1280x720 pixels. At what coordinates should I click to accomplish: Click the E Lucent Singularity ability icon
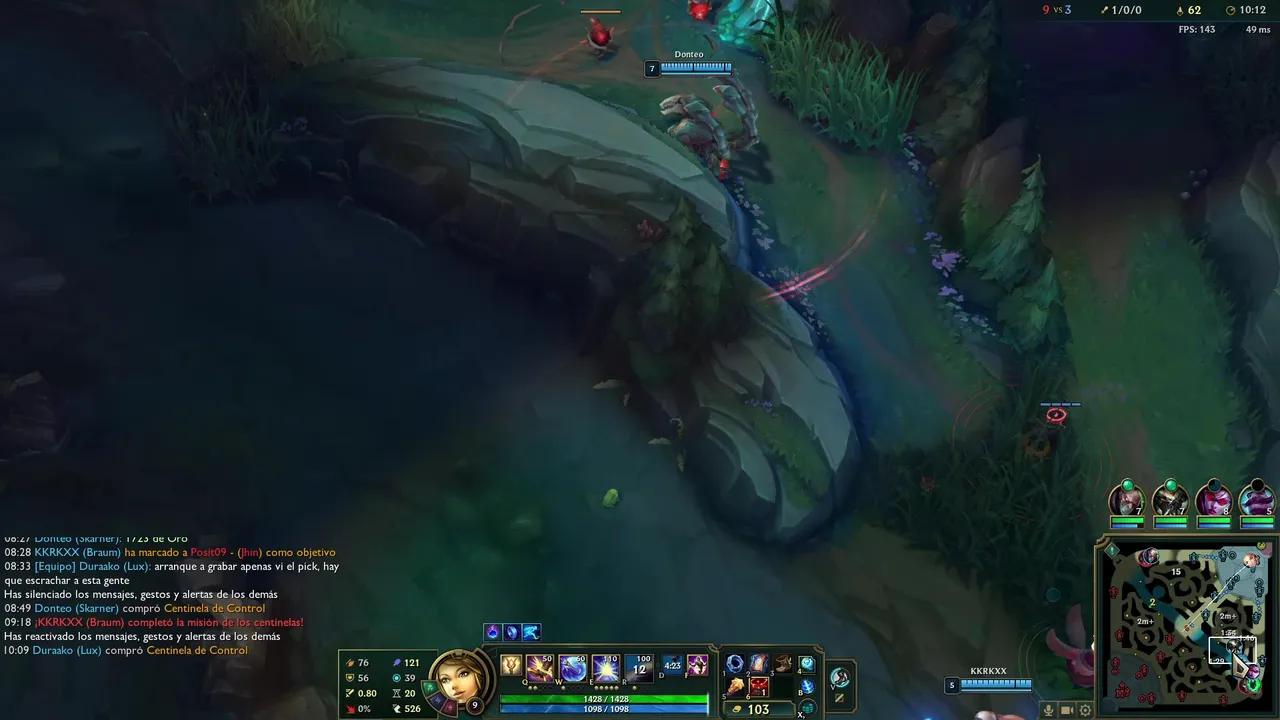[x=604, y=667]
